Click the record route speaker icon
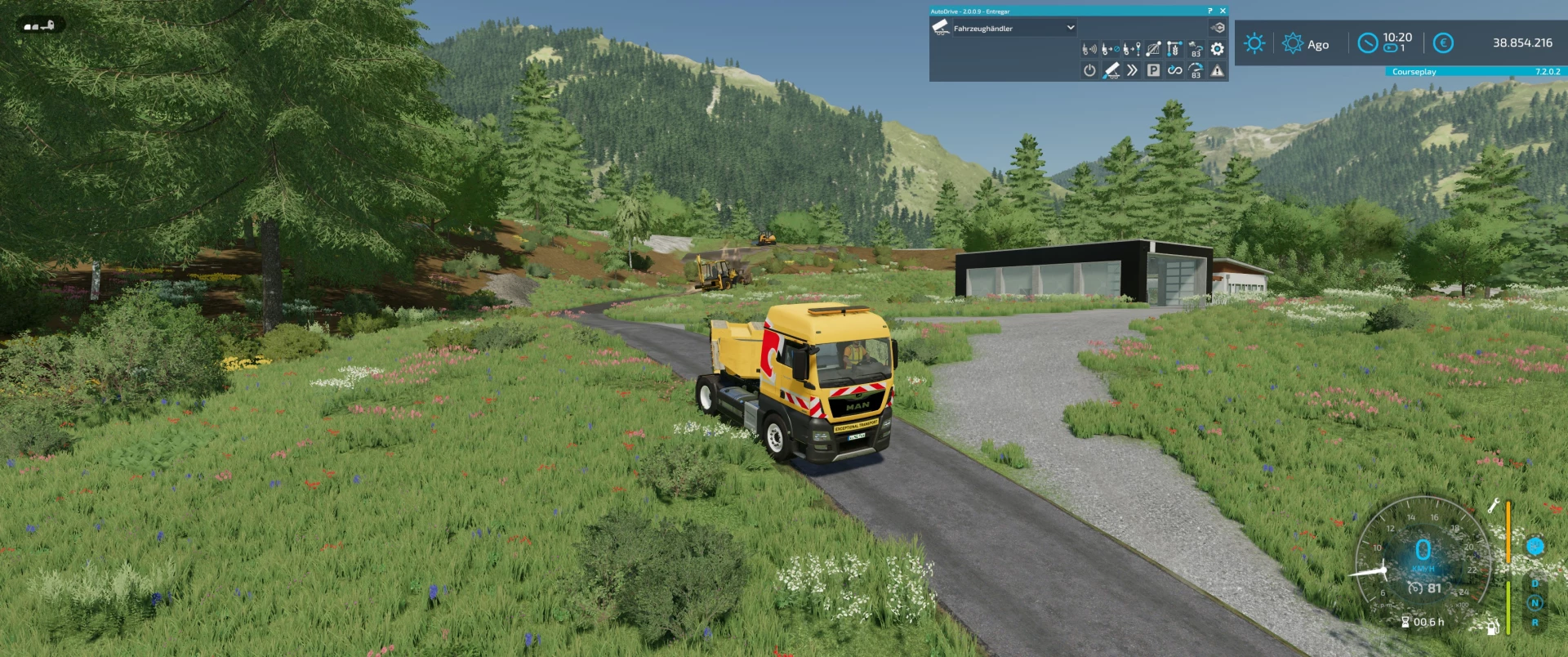This screenshot has width=1568, height=657. (x=1089, y=49)
